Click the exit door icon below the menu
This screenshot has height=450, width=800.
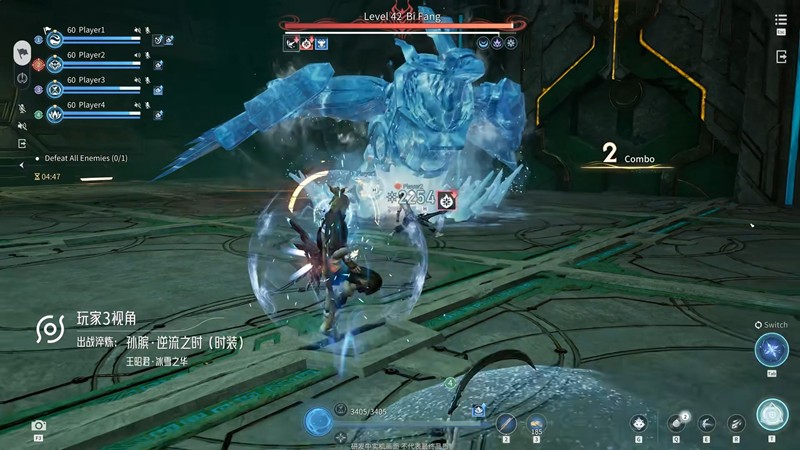[x=781, y=57]
